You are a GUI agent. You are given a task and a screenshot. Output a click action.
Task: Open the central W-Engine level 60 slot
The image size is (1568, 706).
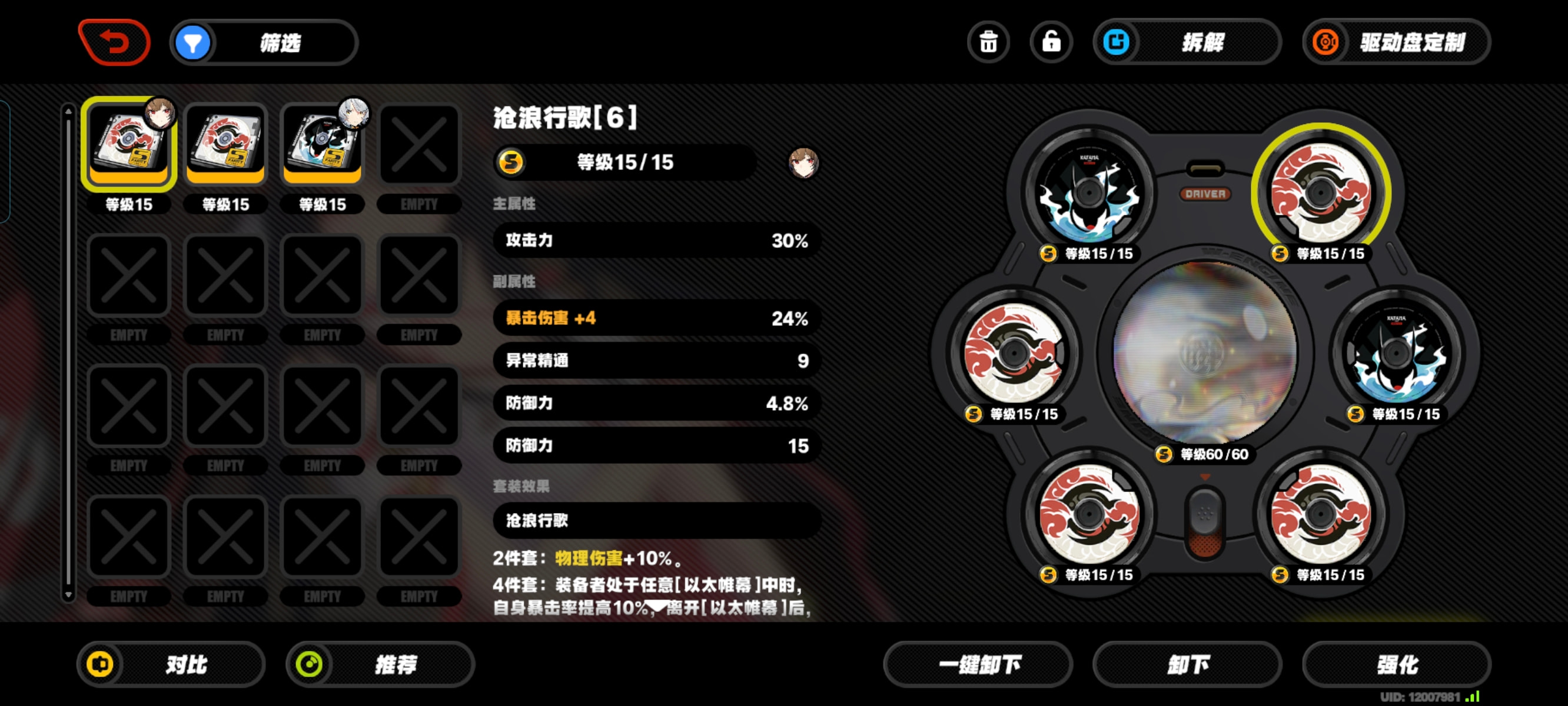[1204, 353]
